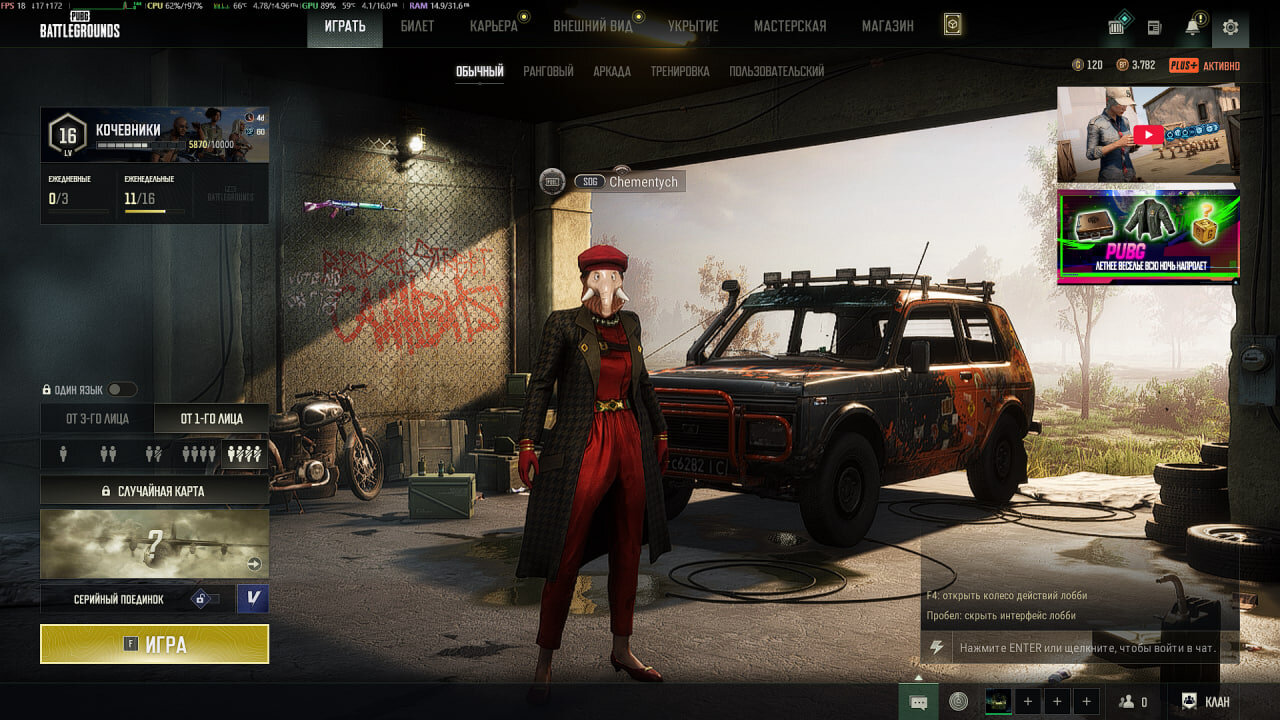Go to the КАРЬЕРА menu
Image resolution: width=1280 pixels, height=720 pixels.
pos(494,26)
